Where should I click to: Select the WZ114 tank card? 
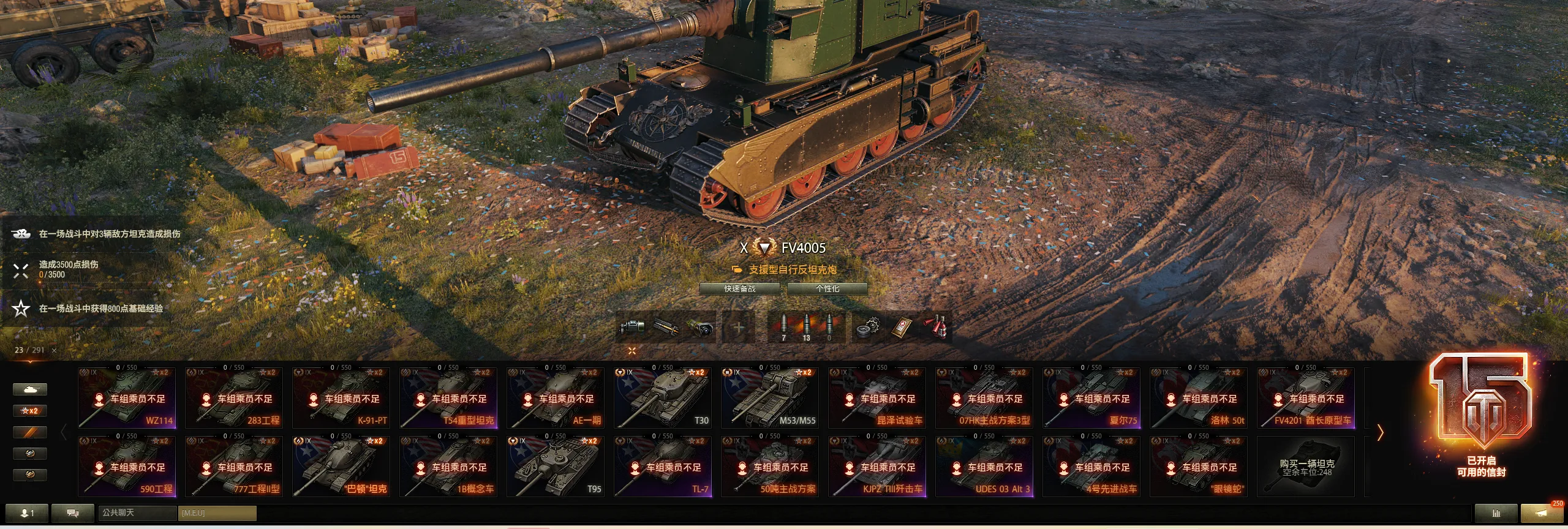127,398
